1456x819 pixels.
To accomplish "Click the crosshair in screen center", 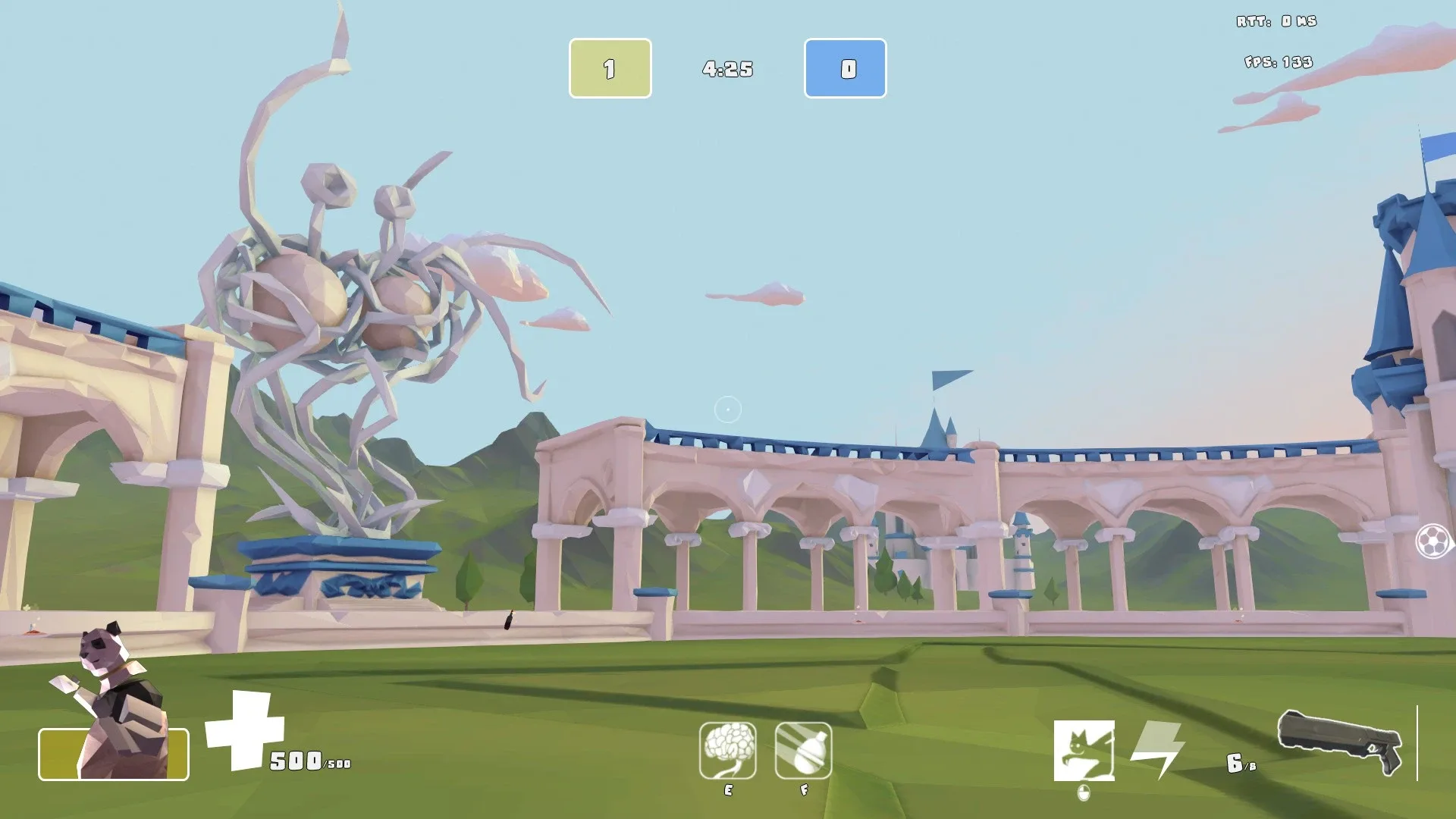I will click(727, 409).
